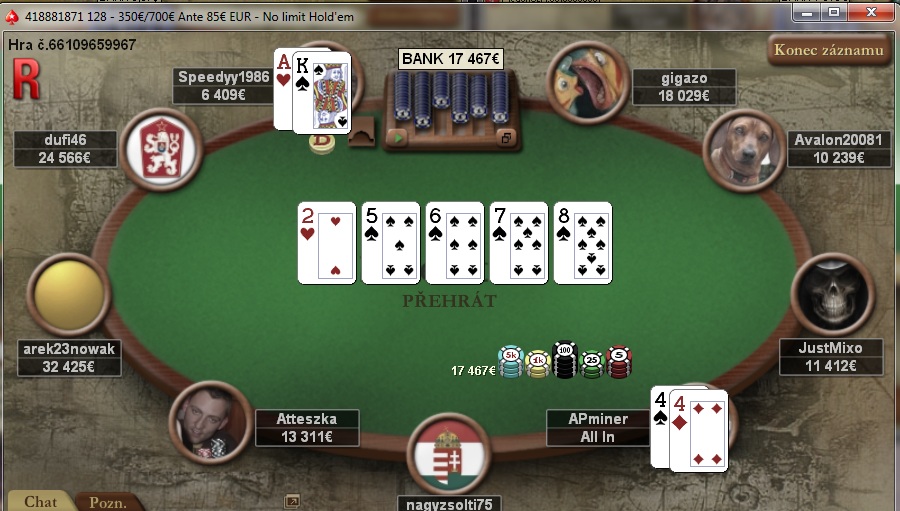900x511 pixels.
Task: Pop out the chat panel icon
Action: click(292, 501)
